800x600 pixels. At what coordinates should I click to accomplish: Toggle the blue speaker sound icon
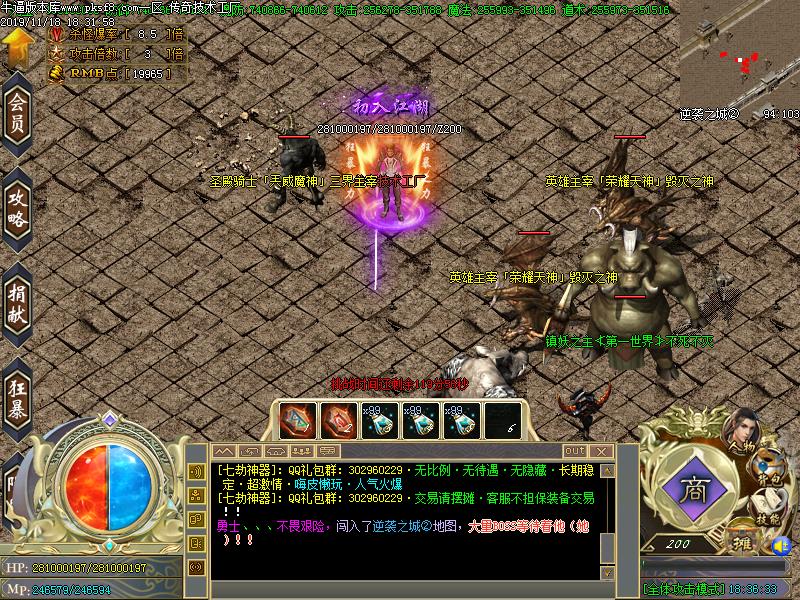pyautogui.click(x=781, y=545)
